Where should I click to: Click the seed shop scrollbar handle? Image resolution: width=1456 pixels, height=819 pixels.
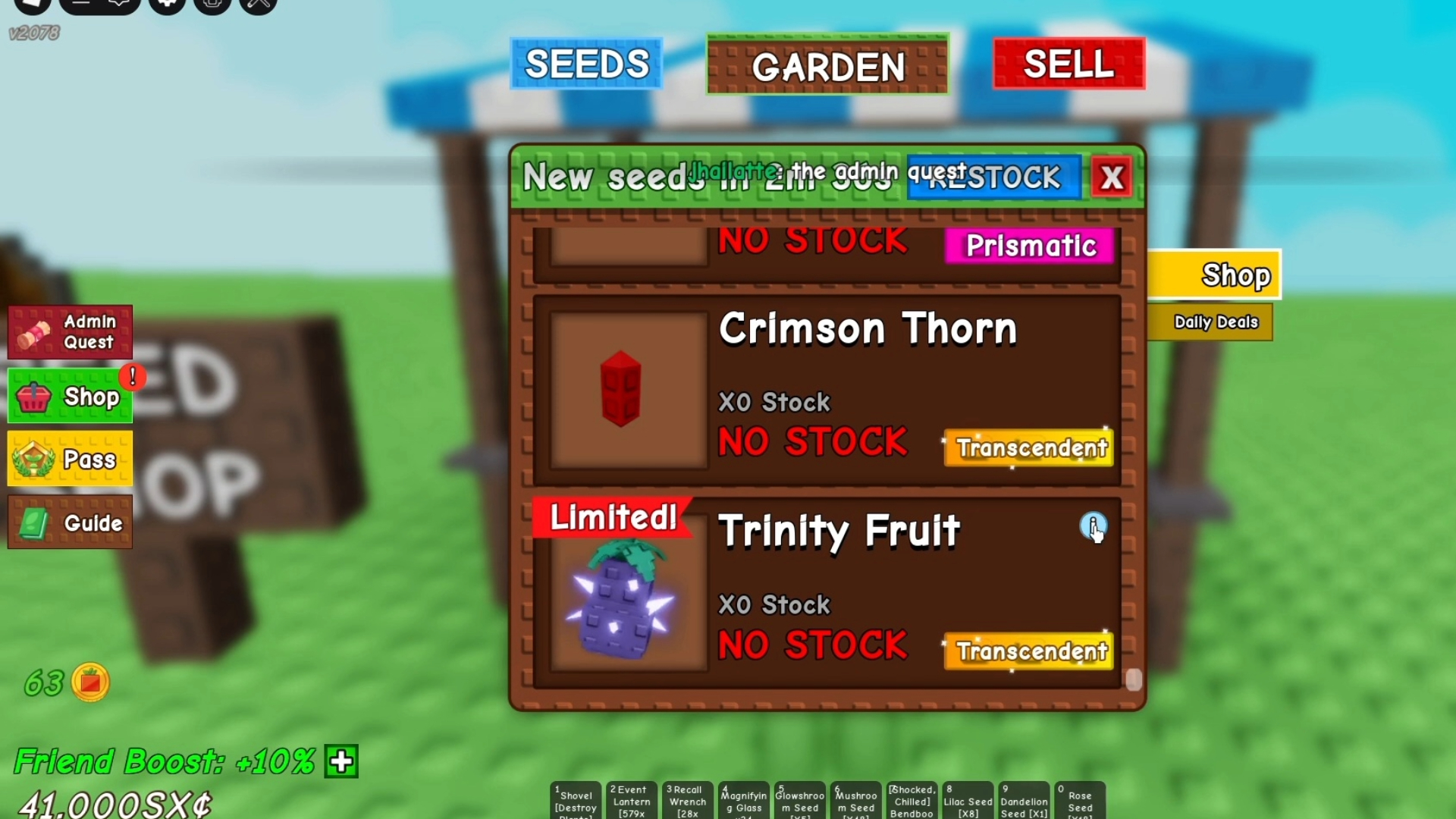tap(1133, 681)
